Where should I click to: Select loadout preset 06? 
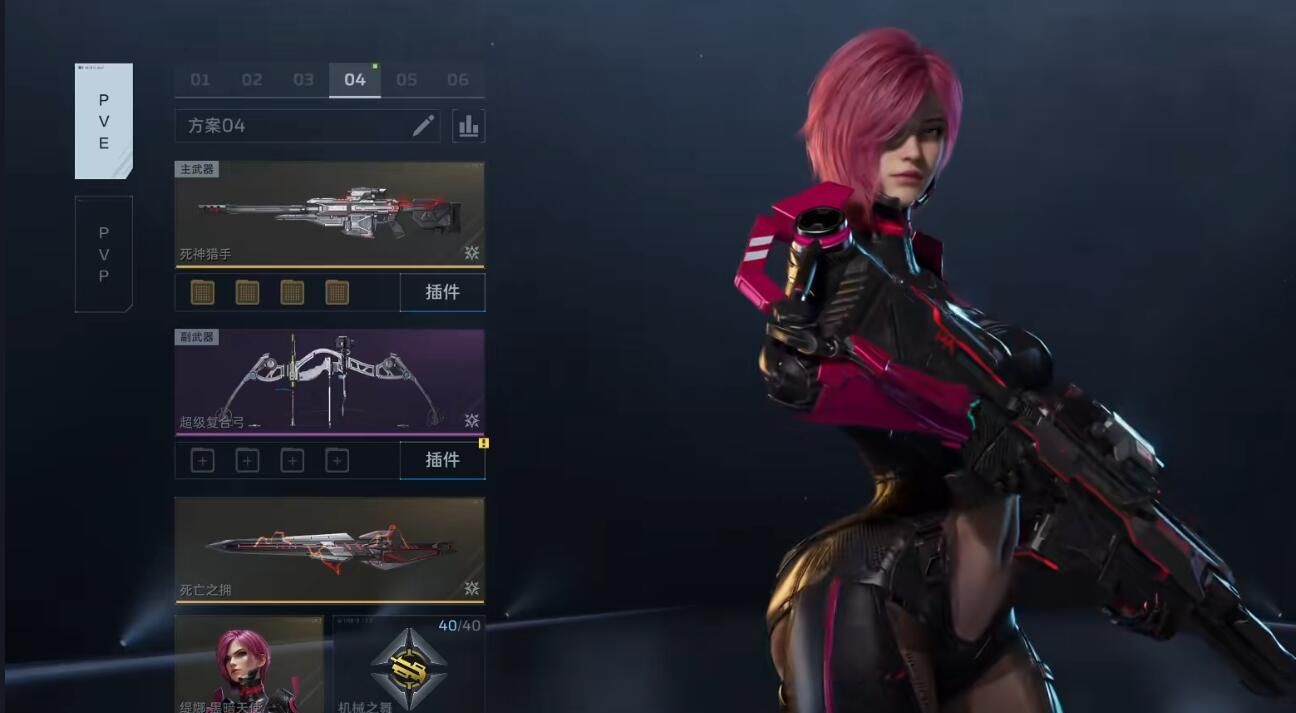pyautogui.click(x=458, y=80)
